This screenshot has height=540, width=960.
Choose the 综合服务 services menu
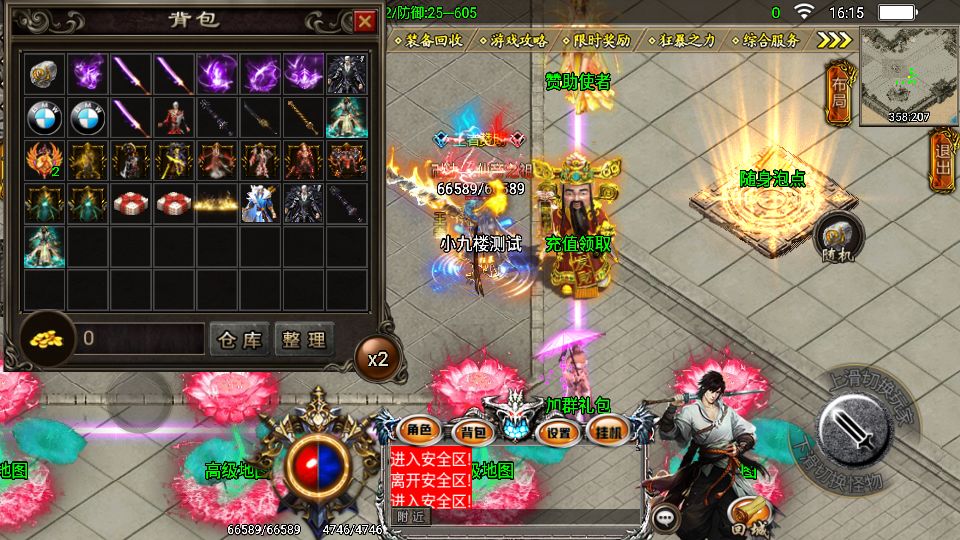(771, 41)
